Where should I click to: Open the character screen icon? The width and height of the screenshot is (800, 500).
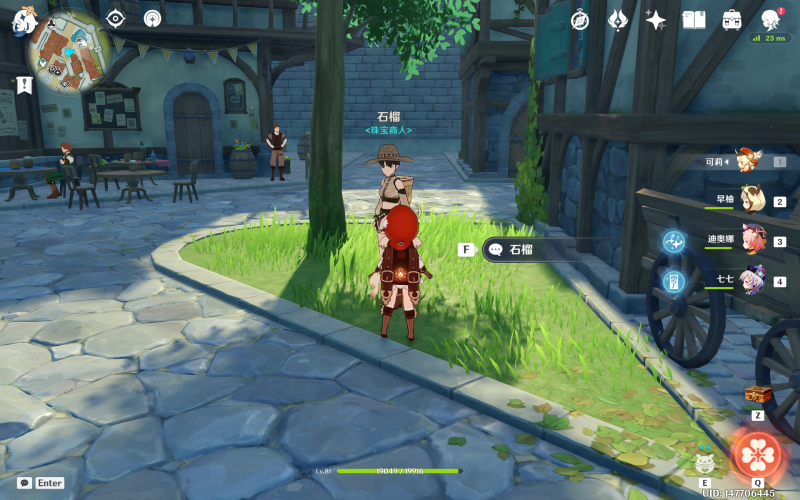click(770, 20)
